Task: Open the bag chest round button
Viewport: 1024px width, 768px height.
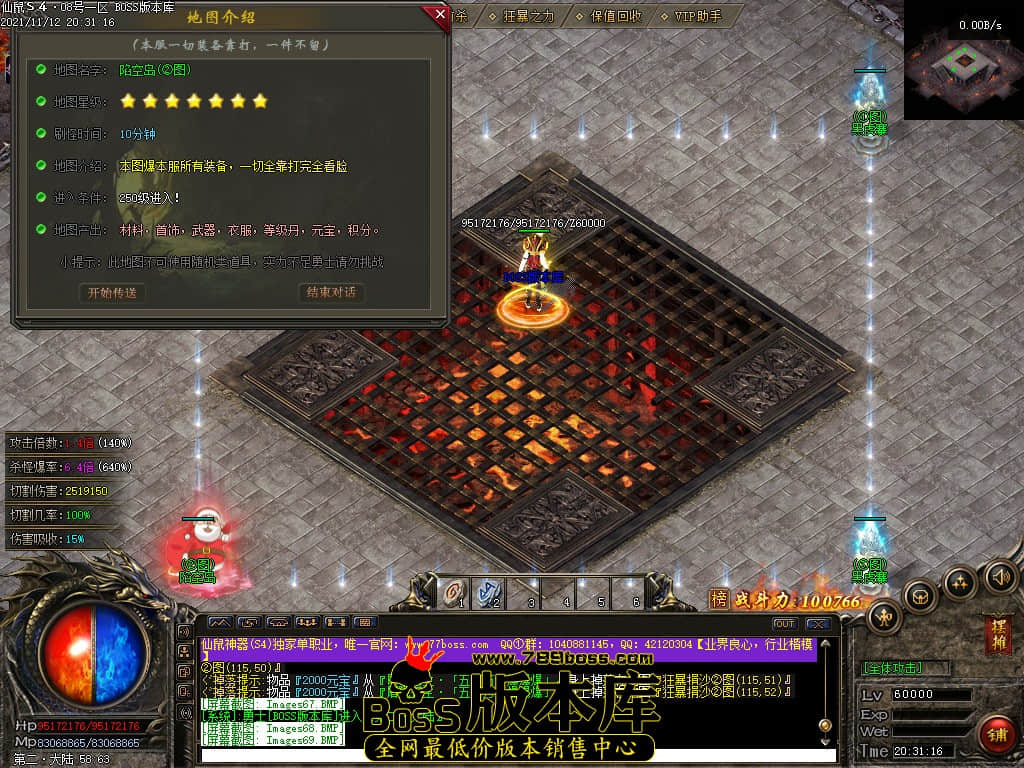Action: point(919,596)
